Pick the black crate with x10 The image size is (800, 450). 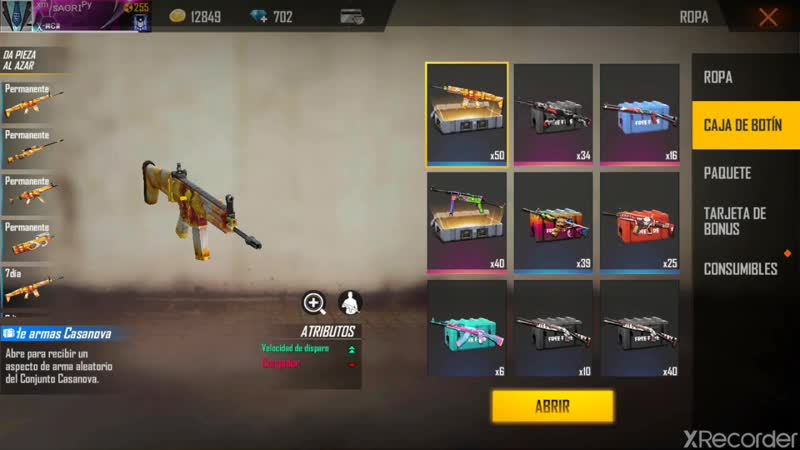(x=553, y=329)
